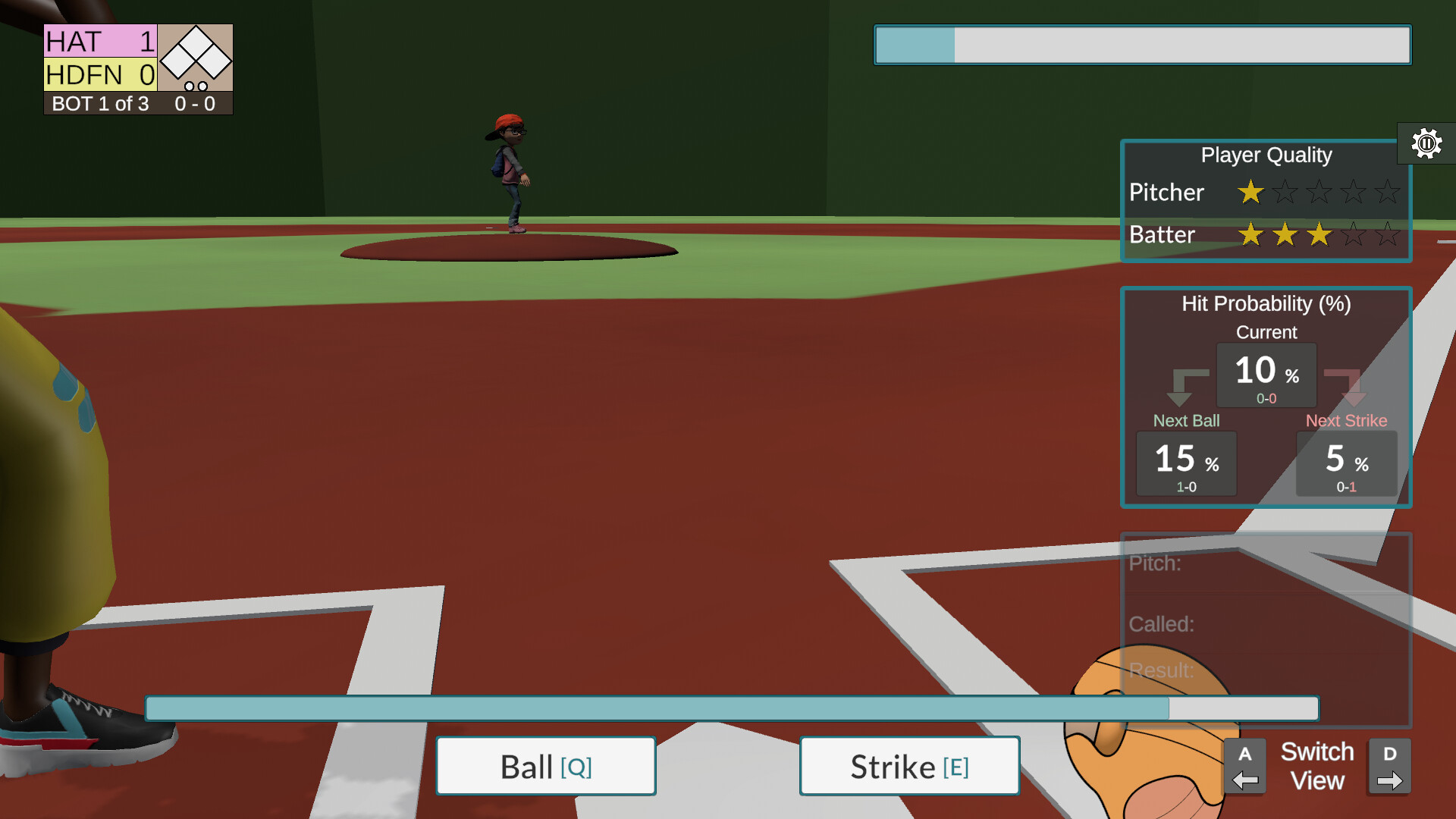This screenshot has width=1456, height=819.
Task: Call a strike with the Strike [E] button
Action: coord(909,765)
